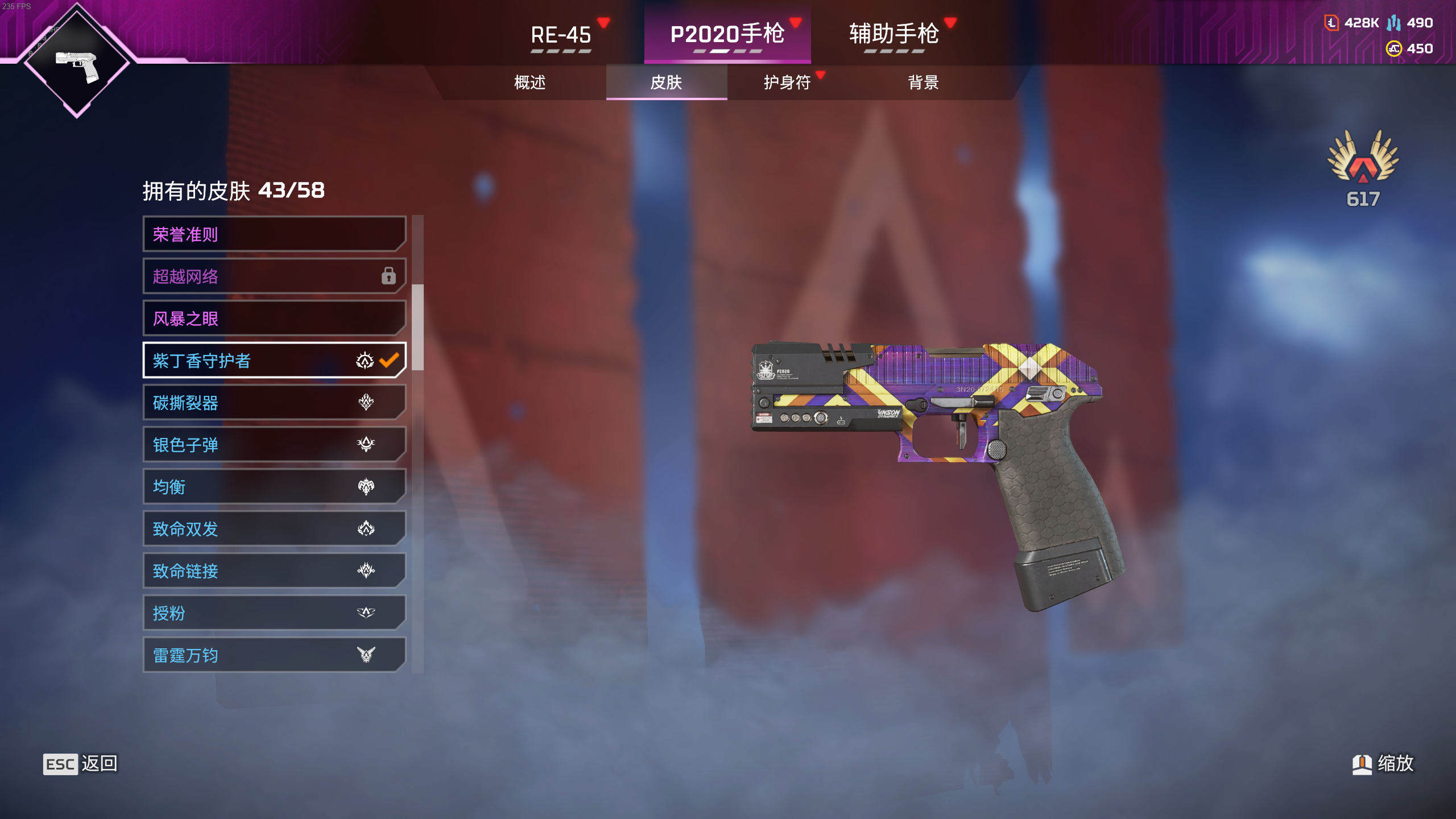The width and height of the screenshot is (1456, 819).
Task: Select the P2020手枪 weapon tab
Action: click(x=727, y=35)
